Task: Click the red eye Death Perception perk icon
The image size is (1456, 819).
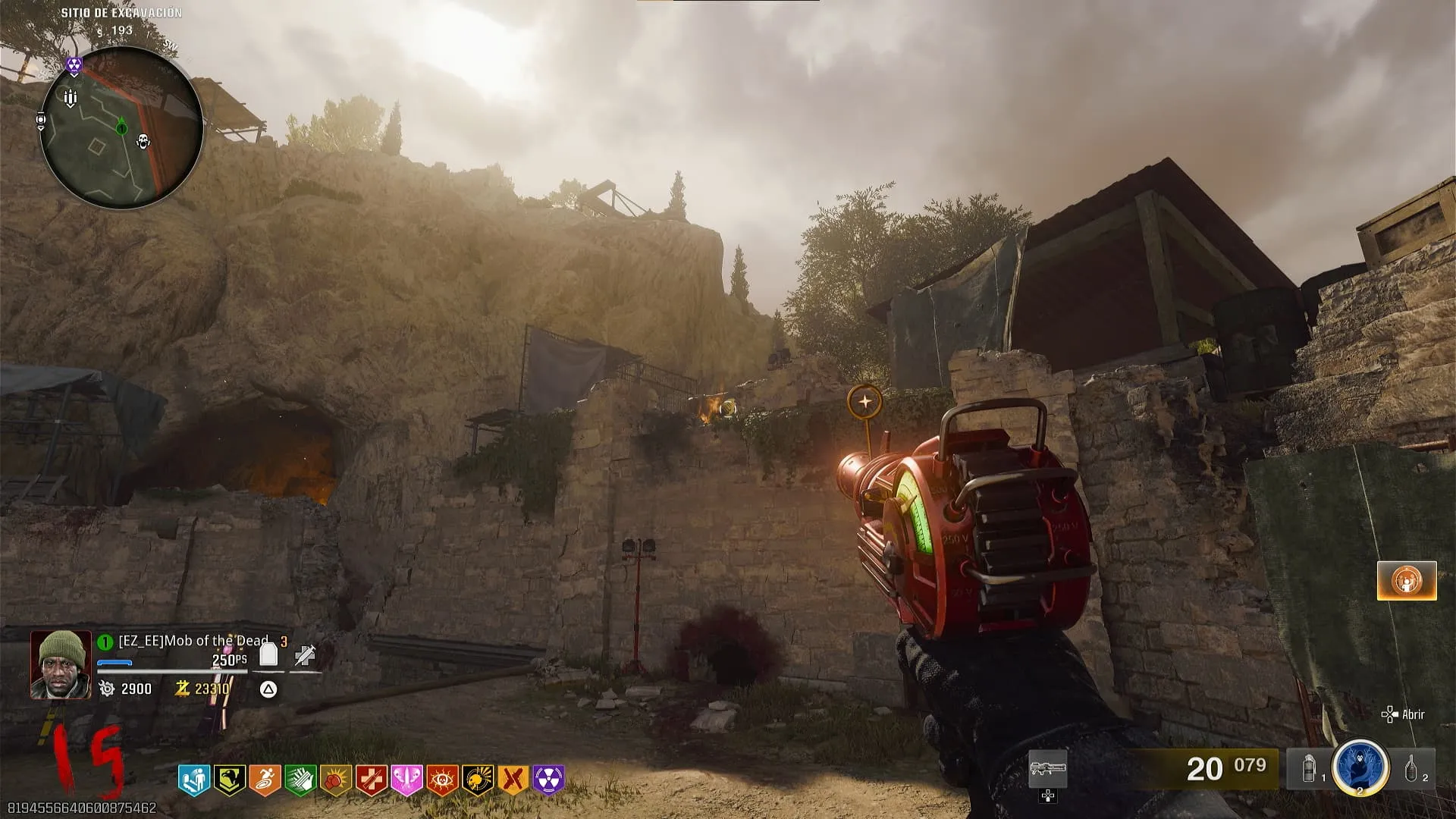Action: click(442, 780)
